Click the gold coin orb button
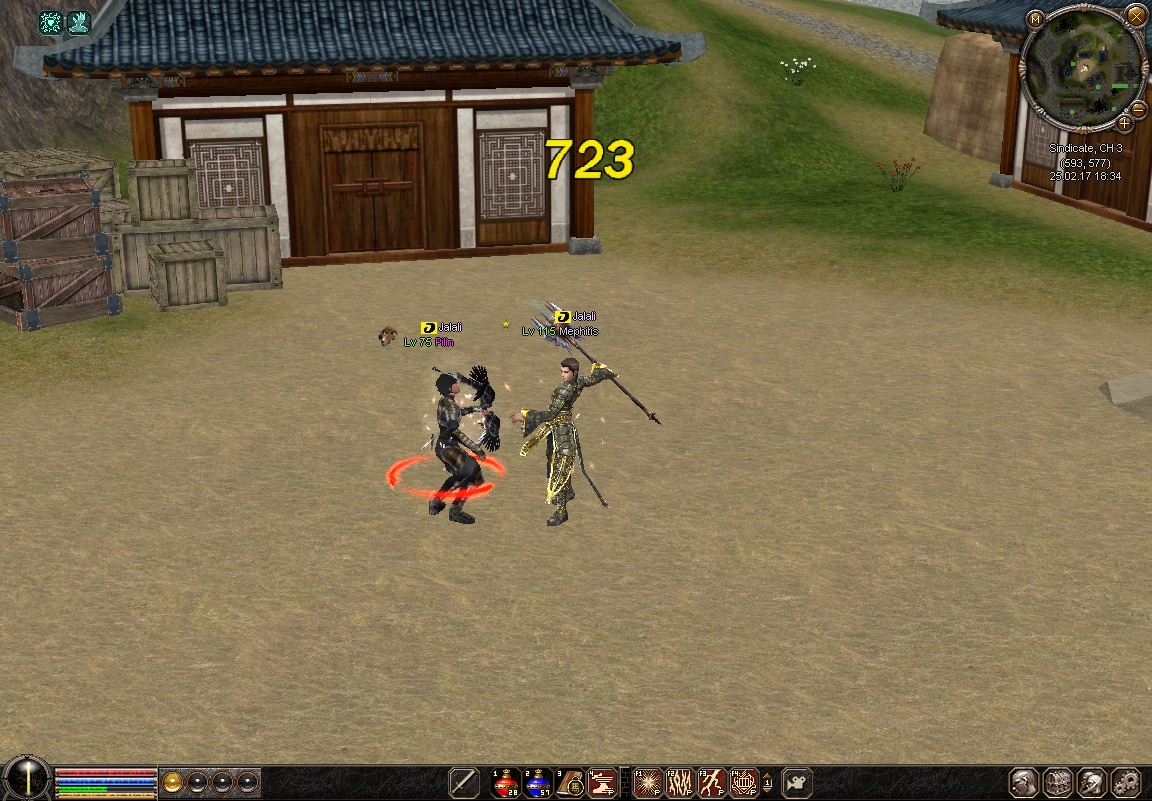The image size is (1152, 801). click(173, 781)
